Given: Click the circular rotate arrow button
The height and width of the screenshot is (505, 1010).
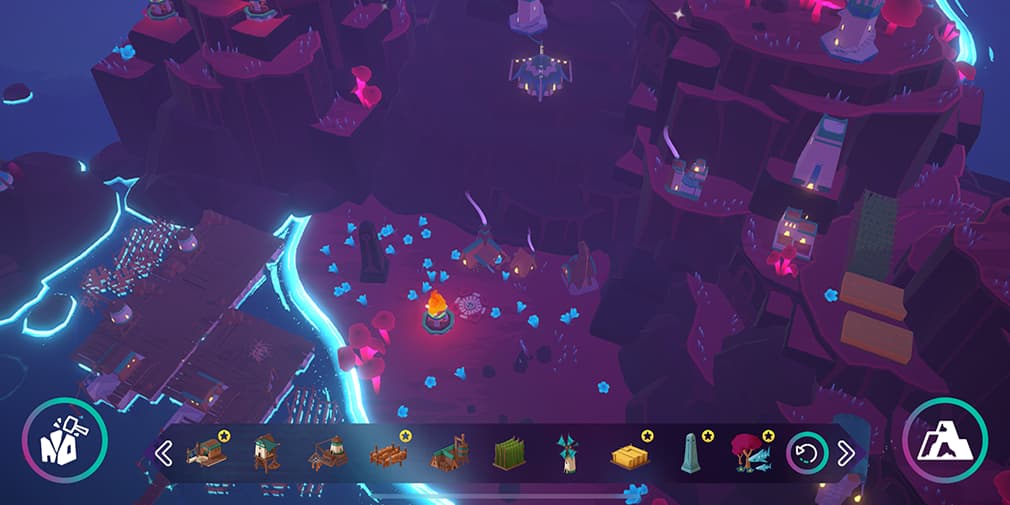Looking at the screenshot, I should click(x=805, y=453).
